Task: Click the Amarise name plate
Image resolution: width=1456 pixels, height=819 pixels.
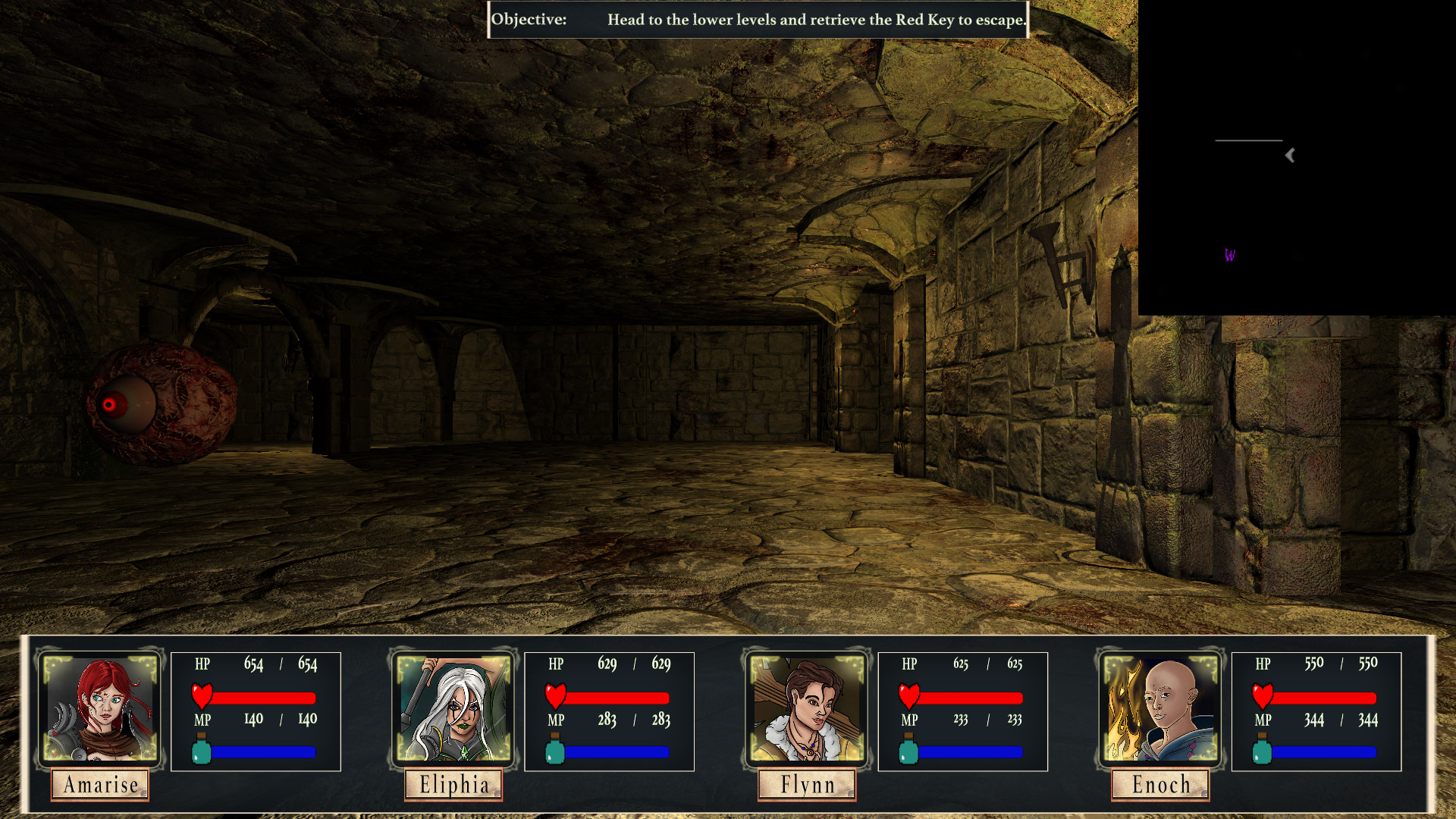Action: (x=100, y=785)
